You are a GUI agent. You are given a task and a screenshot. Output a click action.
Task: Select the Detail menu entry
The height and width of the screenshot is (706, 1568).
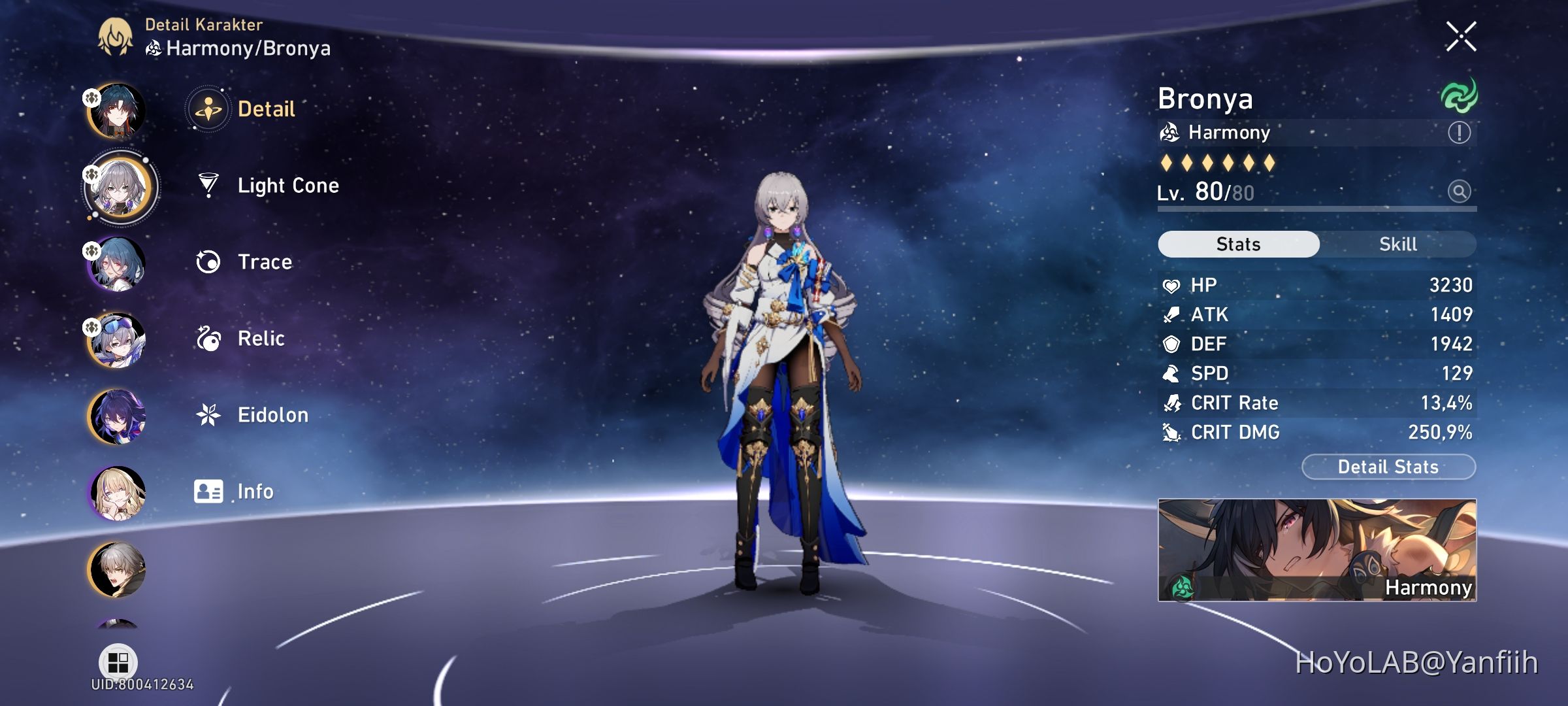(265, 110)
